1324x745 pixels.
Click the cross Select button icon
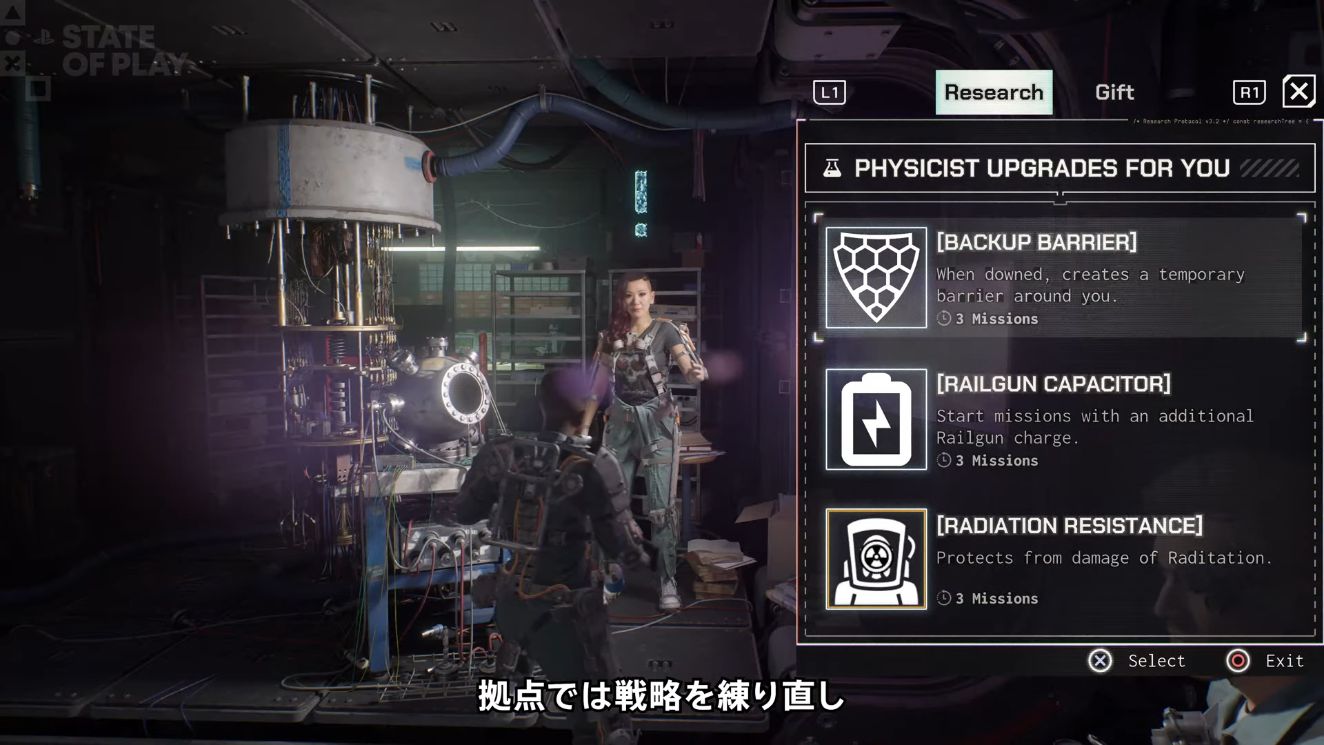tap(1100, 661)
